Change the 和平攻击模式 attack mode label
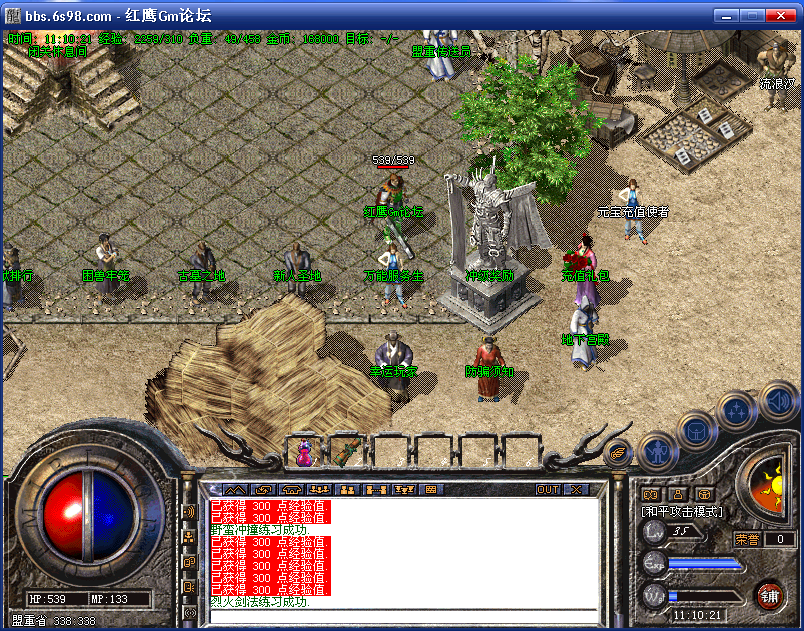Viewport: 804px width, 631px height. pyautogui.click(x=683, y=511)
